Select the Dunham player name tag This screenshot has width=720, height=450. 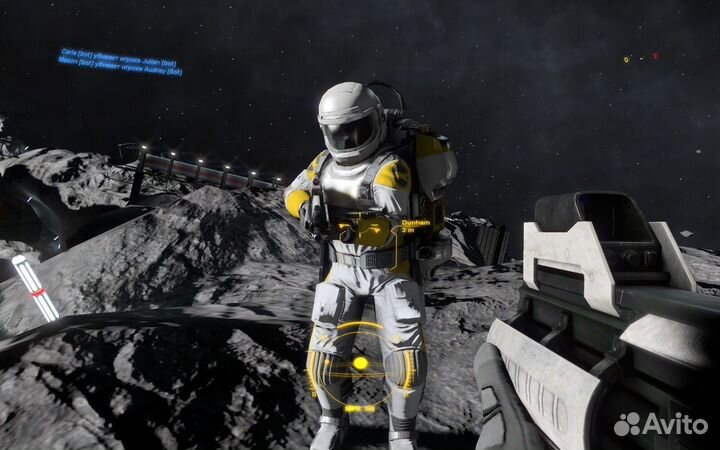pyautogui.click(x=413, y=224)
